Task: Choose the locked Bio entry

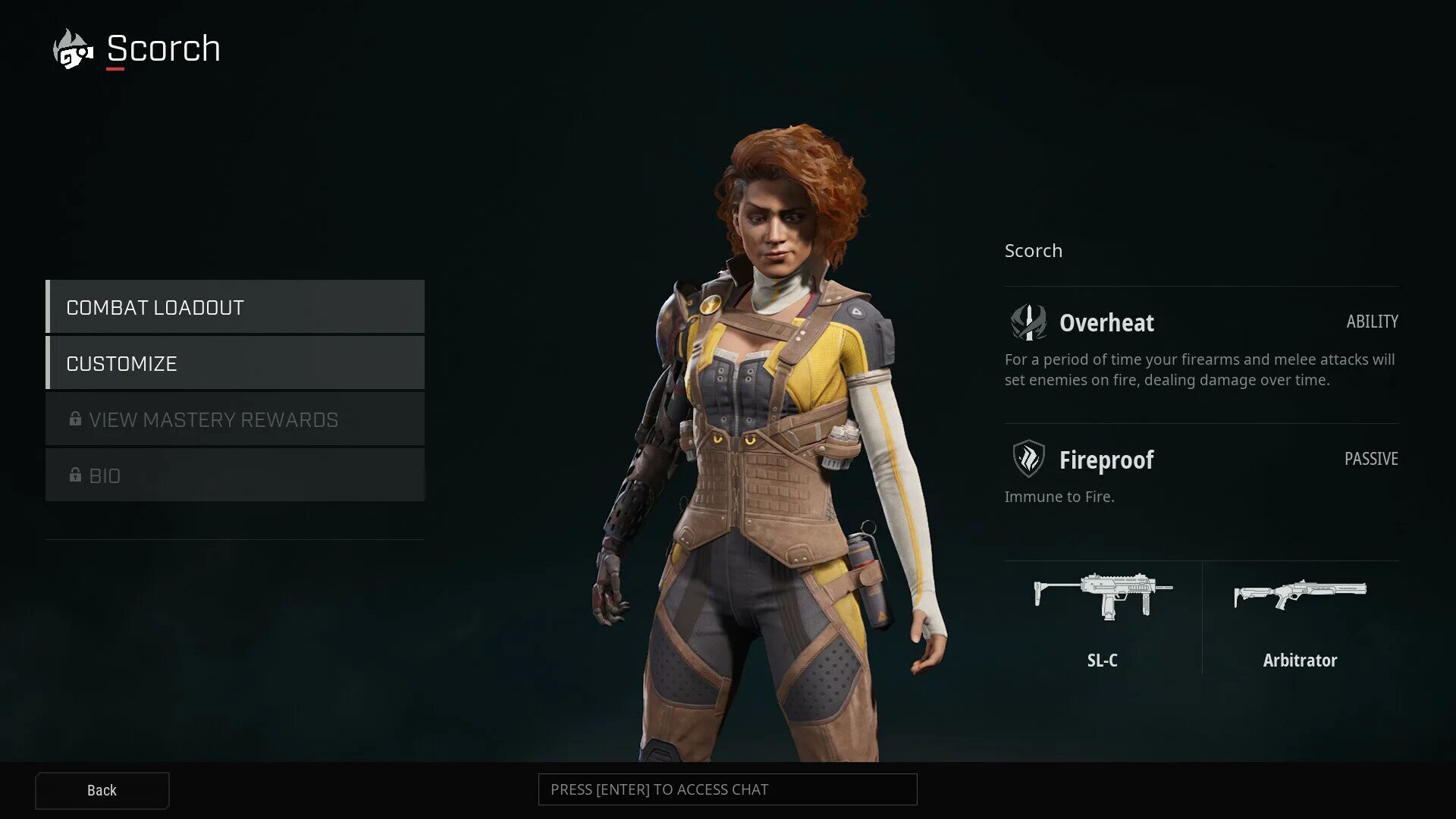Action: tap(235, 475)
